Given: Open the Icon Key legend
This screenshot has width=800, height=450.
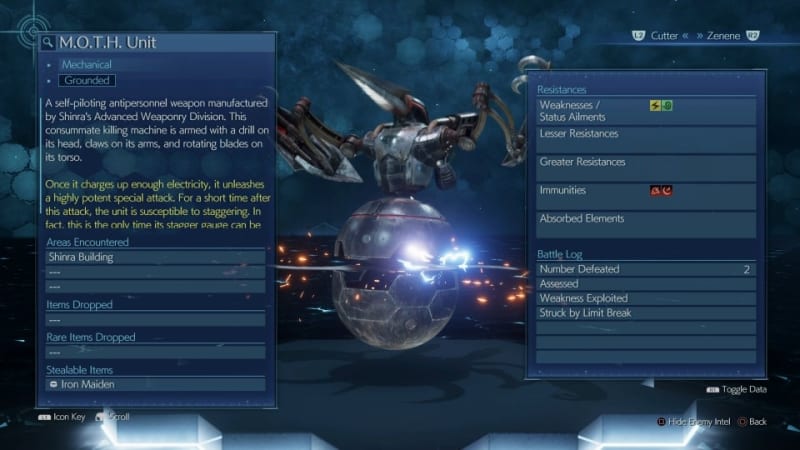Looking at the screenshot, I should tap(65, 416).
